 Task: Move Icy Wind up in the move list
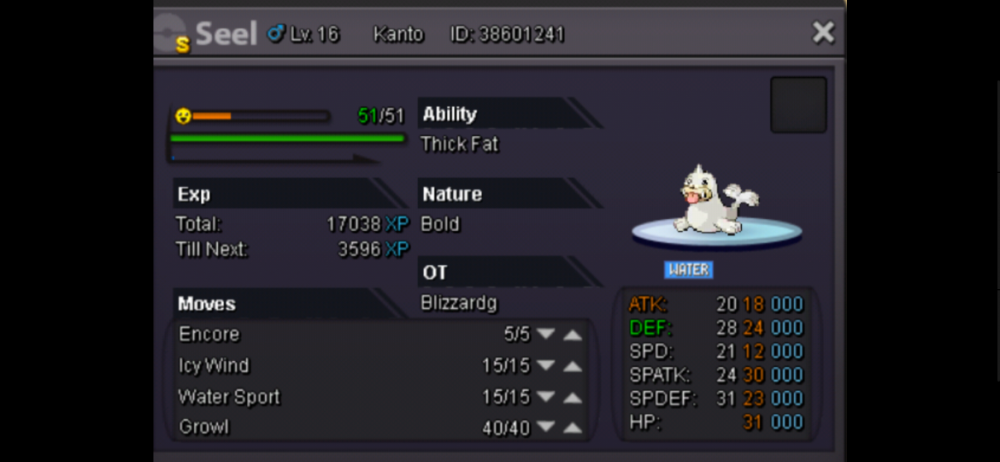coord(572,366)
